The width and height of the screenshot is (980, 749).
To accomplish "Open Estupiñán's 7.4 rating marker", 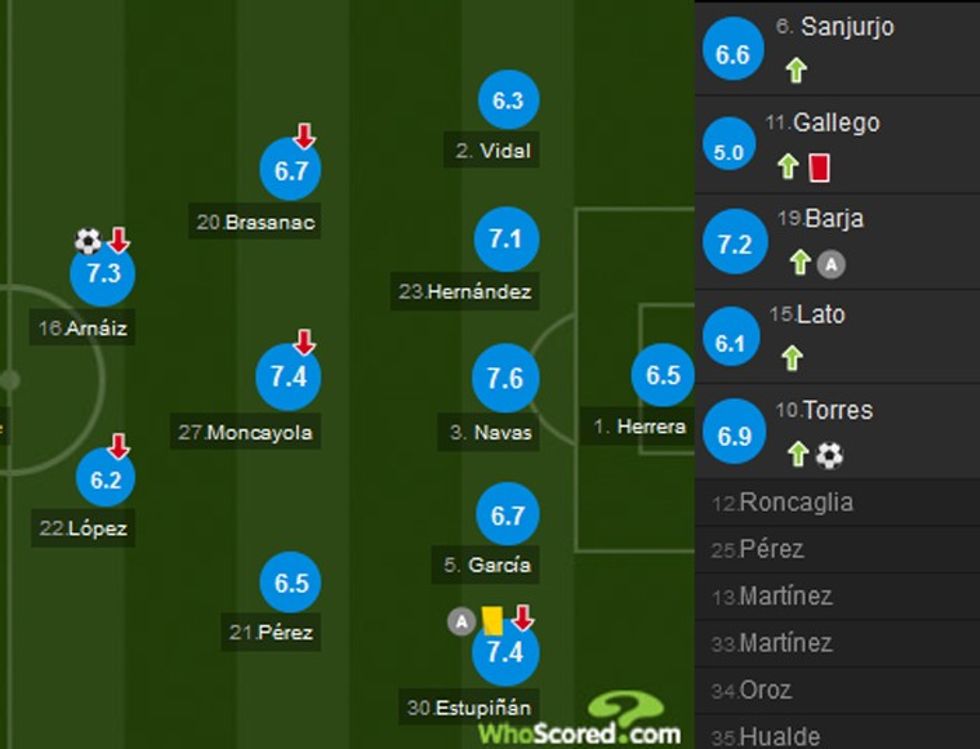I will coord(505,652).
